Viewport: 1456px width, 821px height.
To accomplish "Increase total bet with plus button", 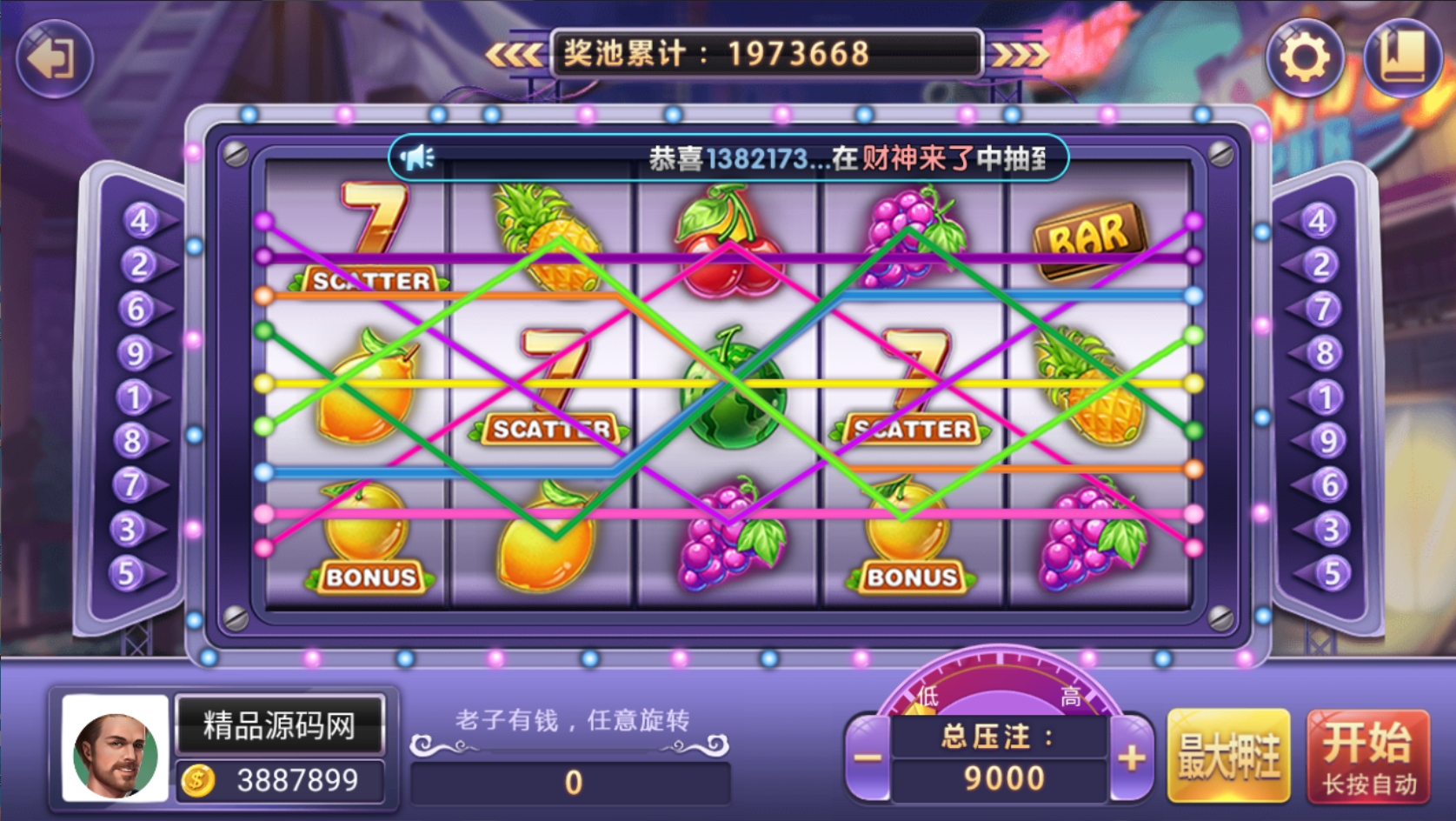I will [x=1131, y=758].
